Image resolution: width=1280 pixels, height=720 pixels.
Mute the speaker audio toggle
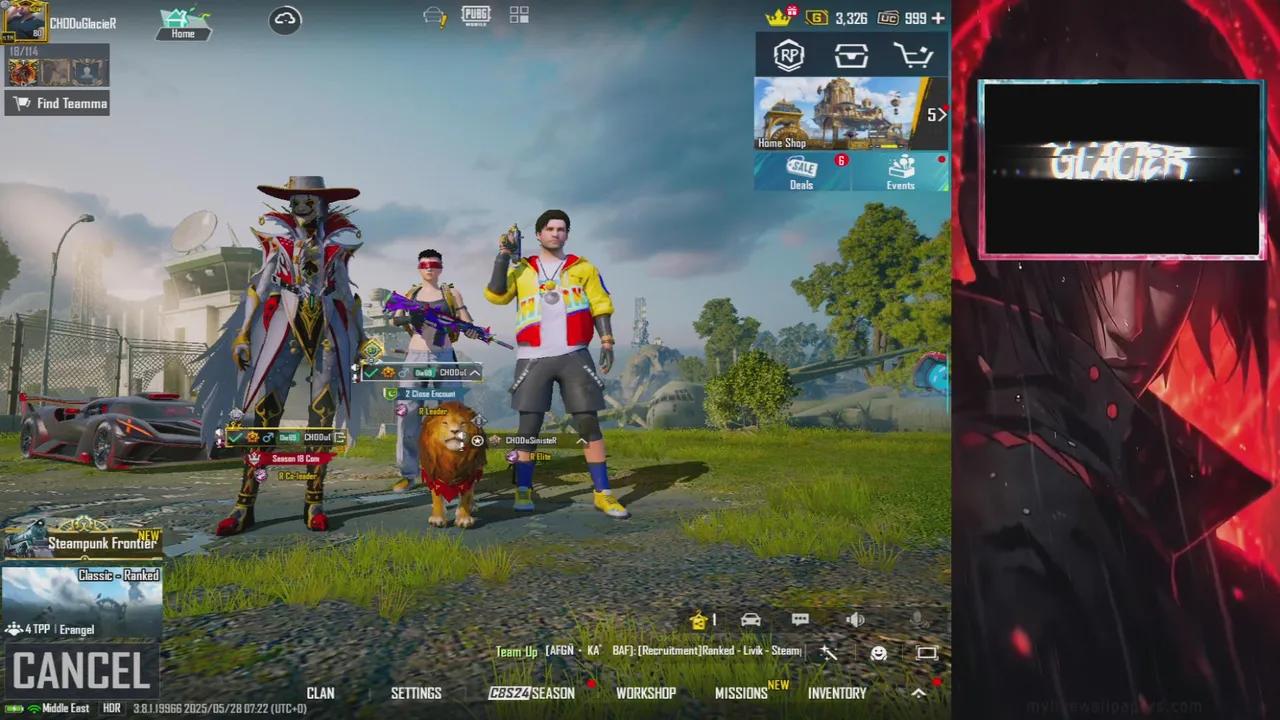point(855,620)
